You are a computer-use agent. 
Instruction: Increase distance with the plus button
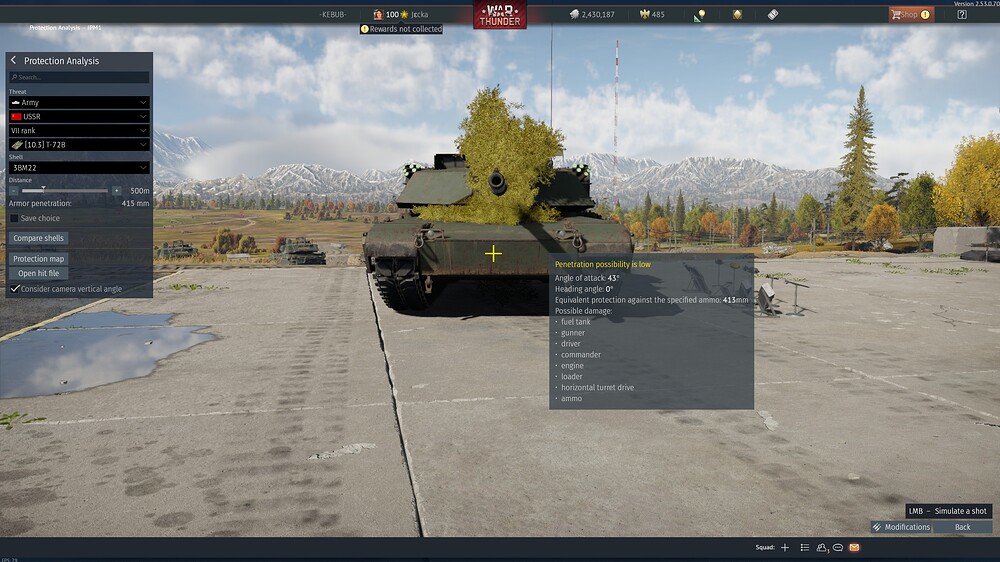pyautogui.click(x=117, y=190)
